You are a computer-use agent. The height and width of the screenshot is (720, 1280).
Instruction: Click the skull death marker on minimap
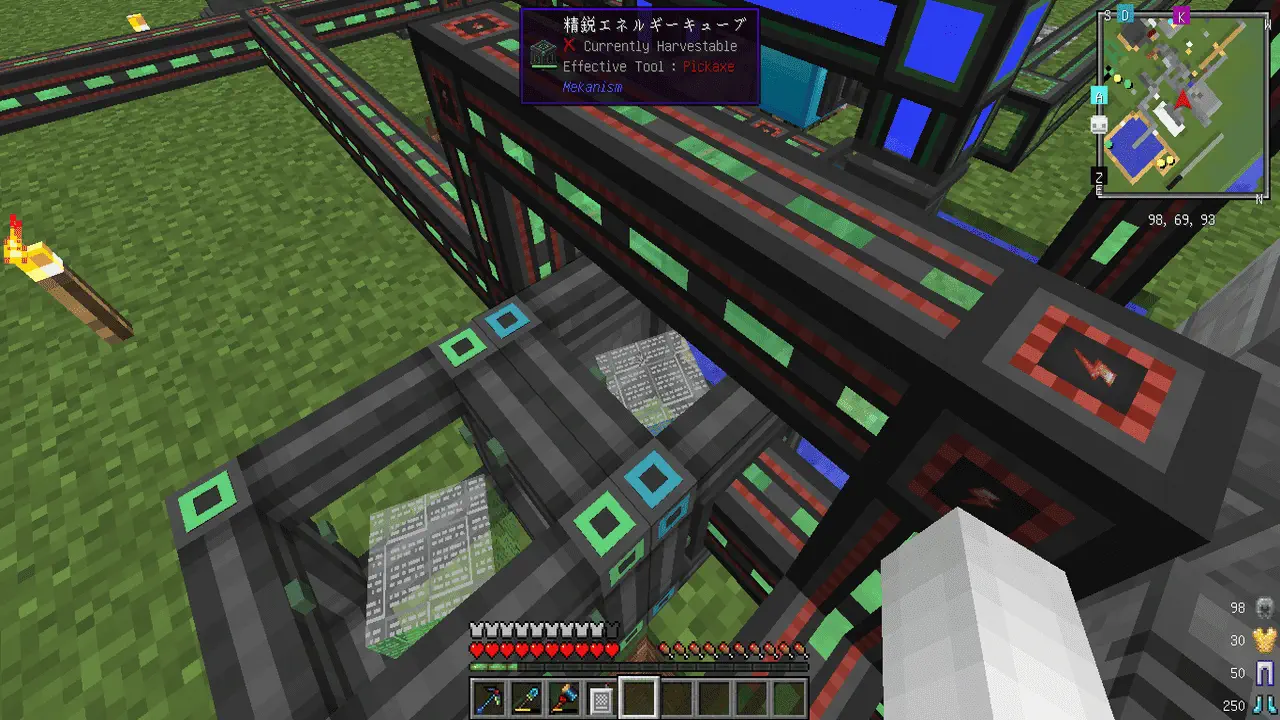point(1099,124)
